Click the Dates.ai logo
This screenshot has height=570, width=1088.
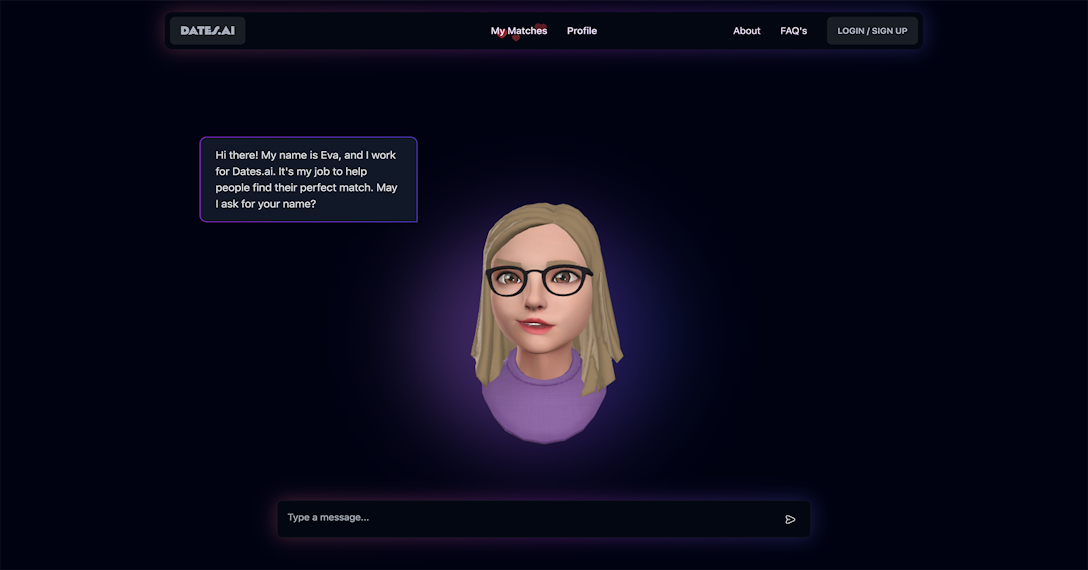pos(207,31)
